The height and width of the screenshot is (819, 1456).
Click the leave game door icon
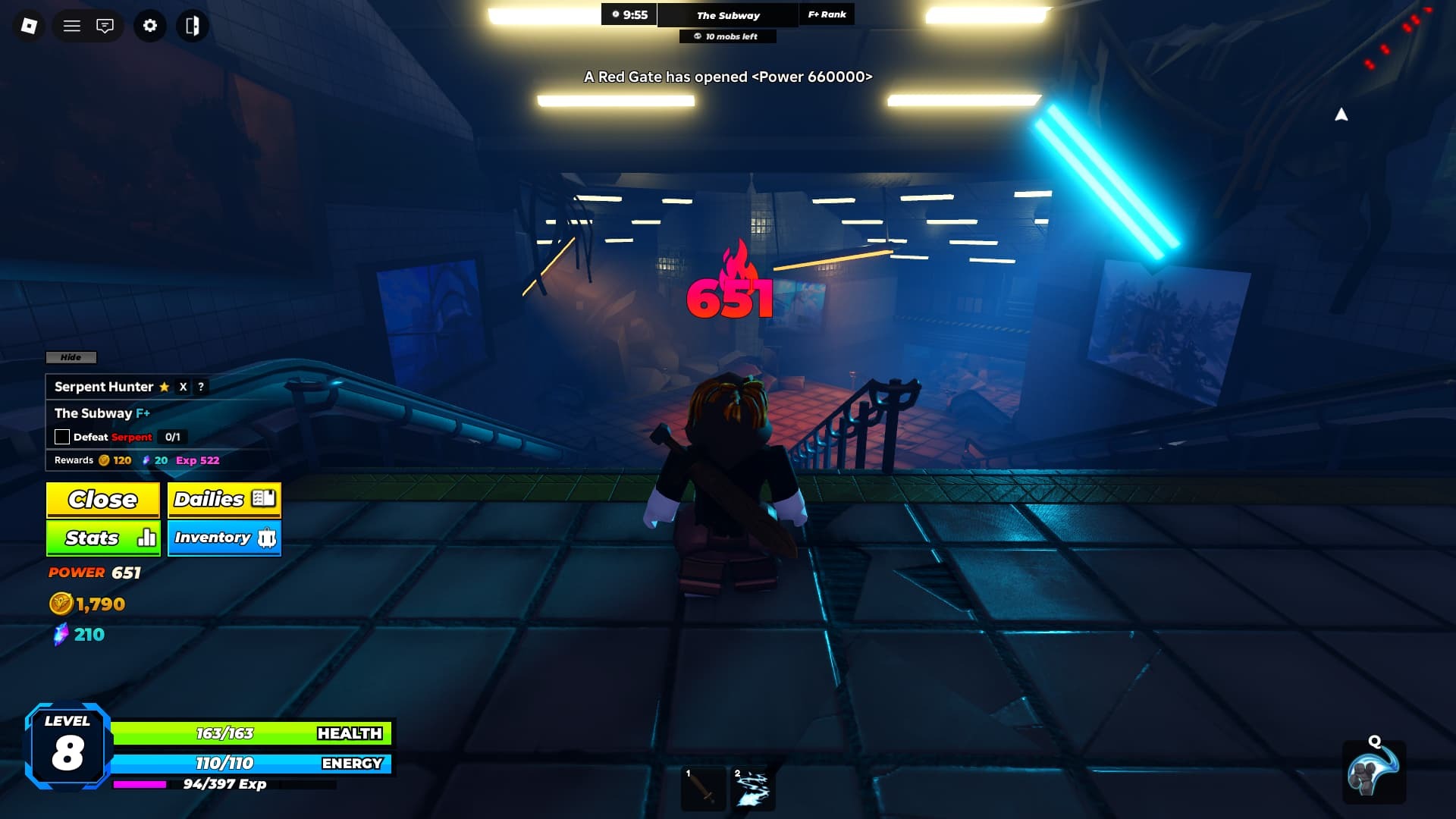point(193,25)
